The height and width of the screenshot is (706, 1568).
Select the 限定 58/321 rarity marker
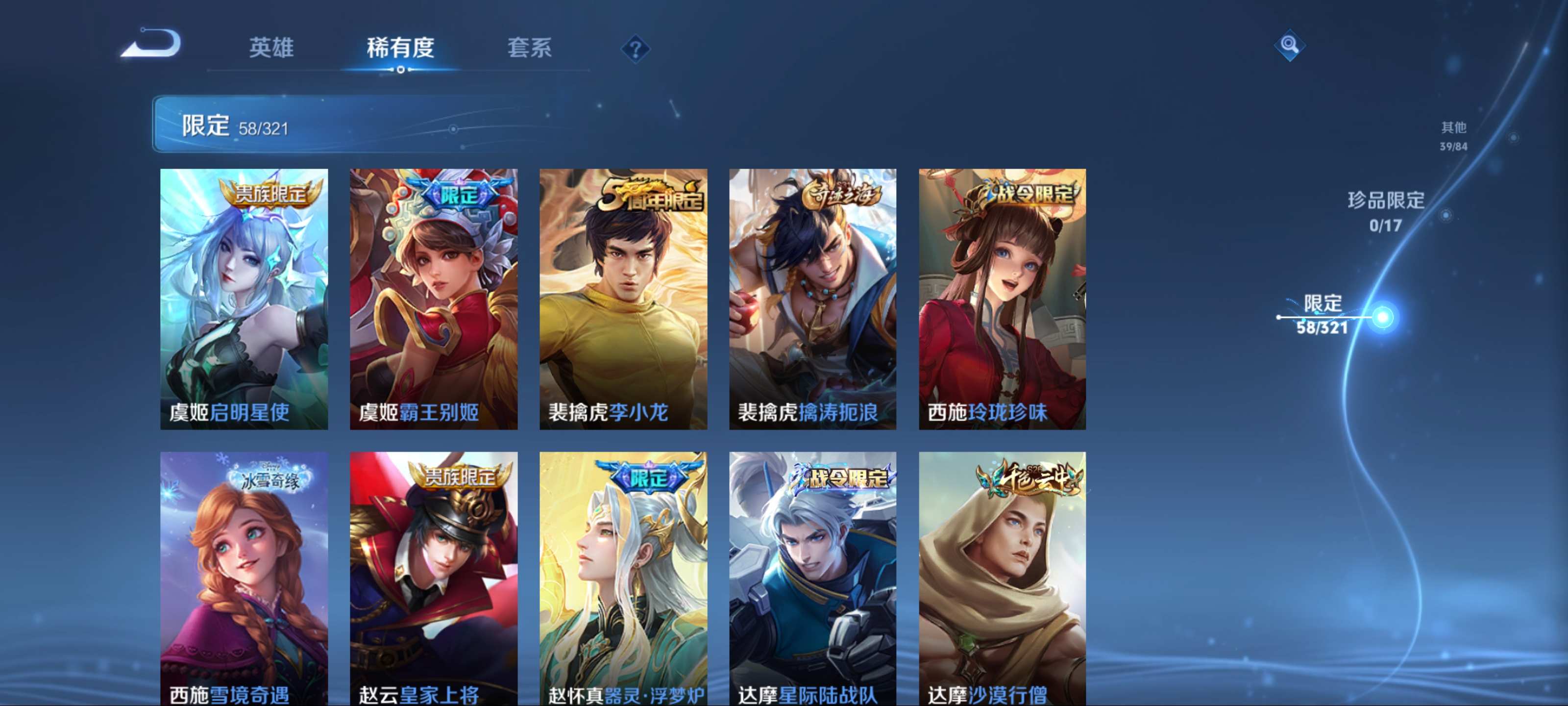coord(1323,315)
